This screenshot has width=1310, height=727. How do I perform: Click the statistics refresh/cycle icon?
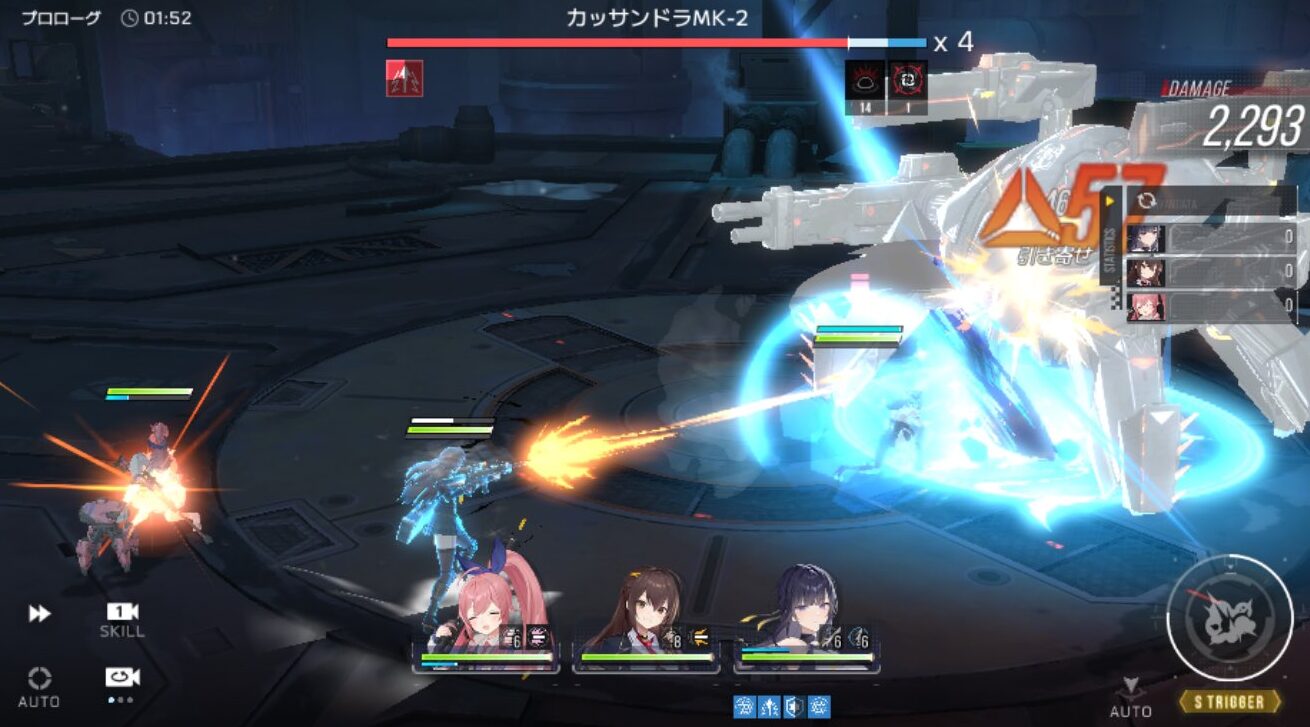click(1146, 202)
